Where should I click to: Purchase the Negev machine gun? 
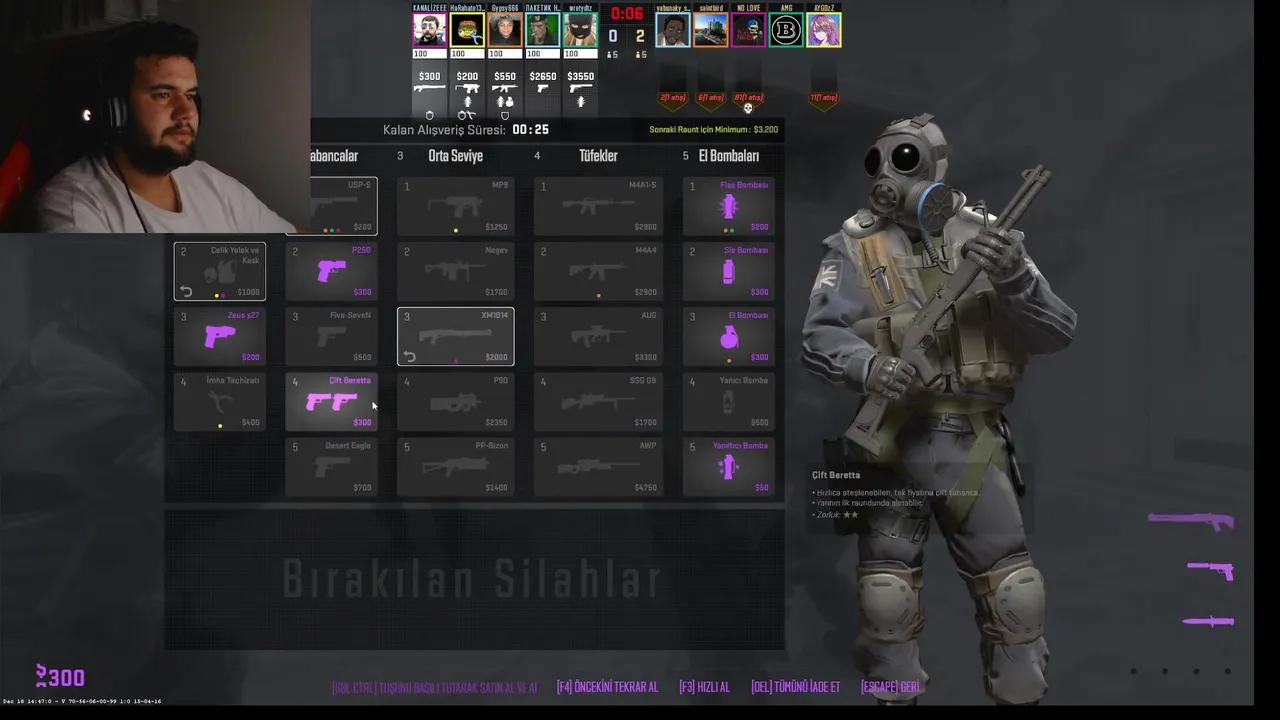[x=455, y=270]
